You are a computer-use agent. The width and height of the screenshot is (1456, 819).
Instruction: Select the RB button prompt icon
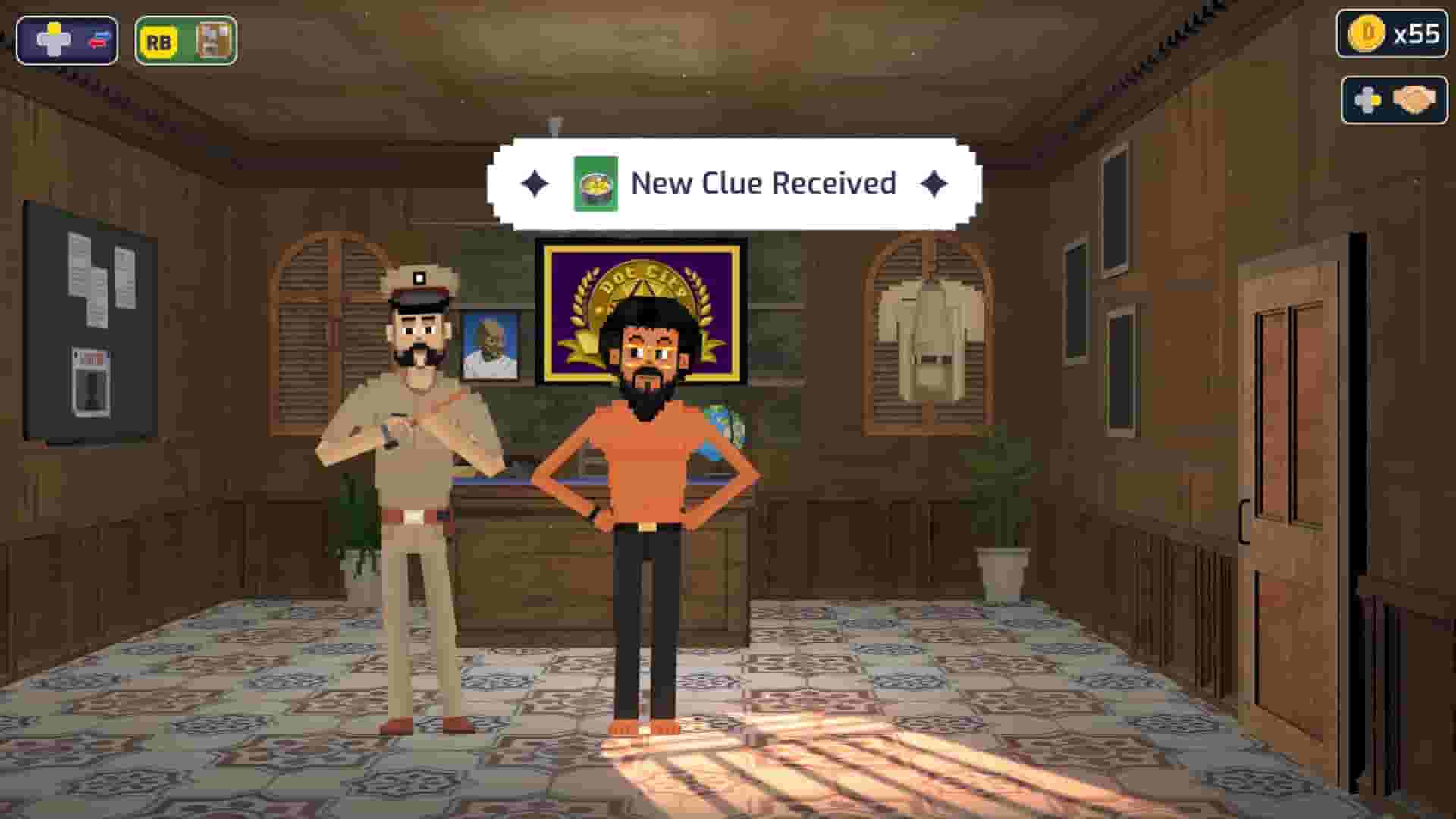158,40
